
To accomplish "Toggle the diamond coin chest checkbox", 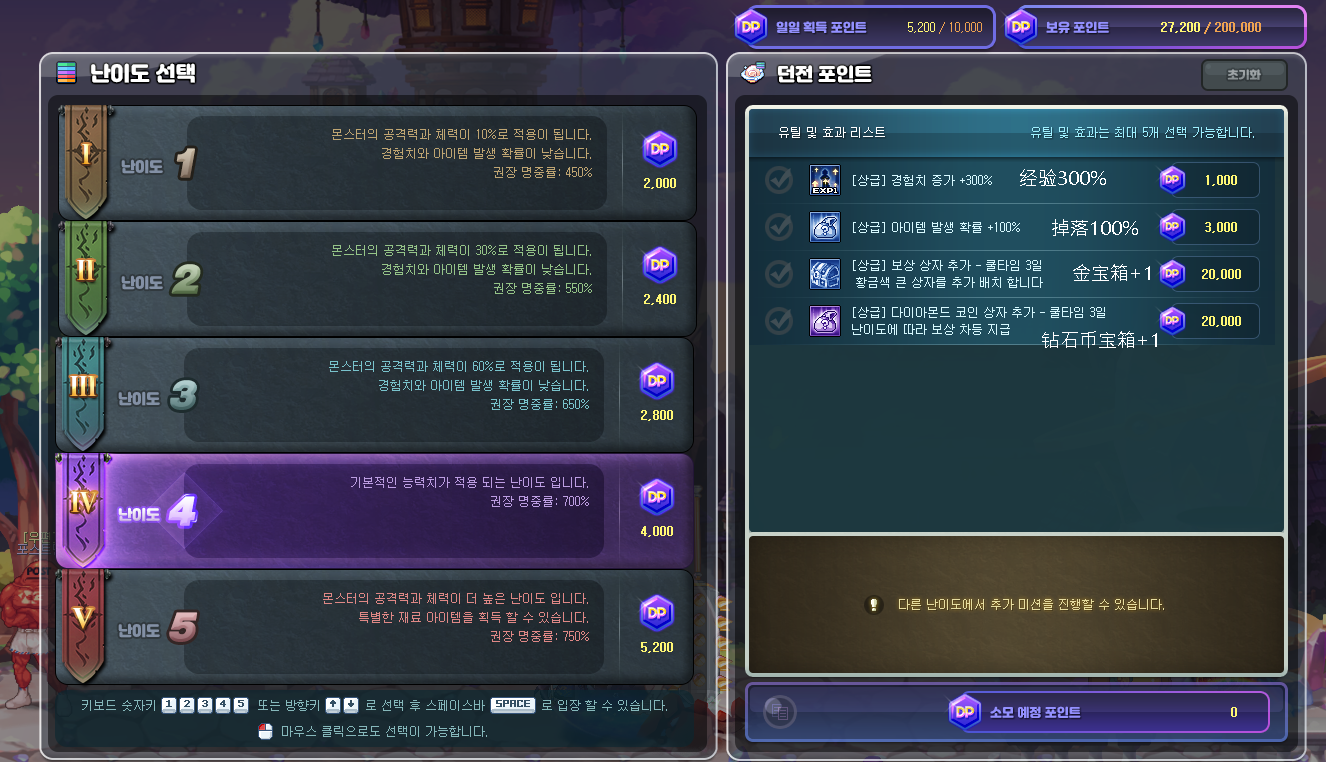I will pyautogui.click(x=779, y=321).
